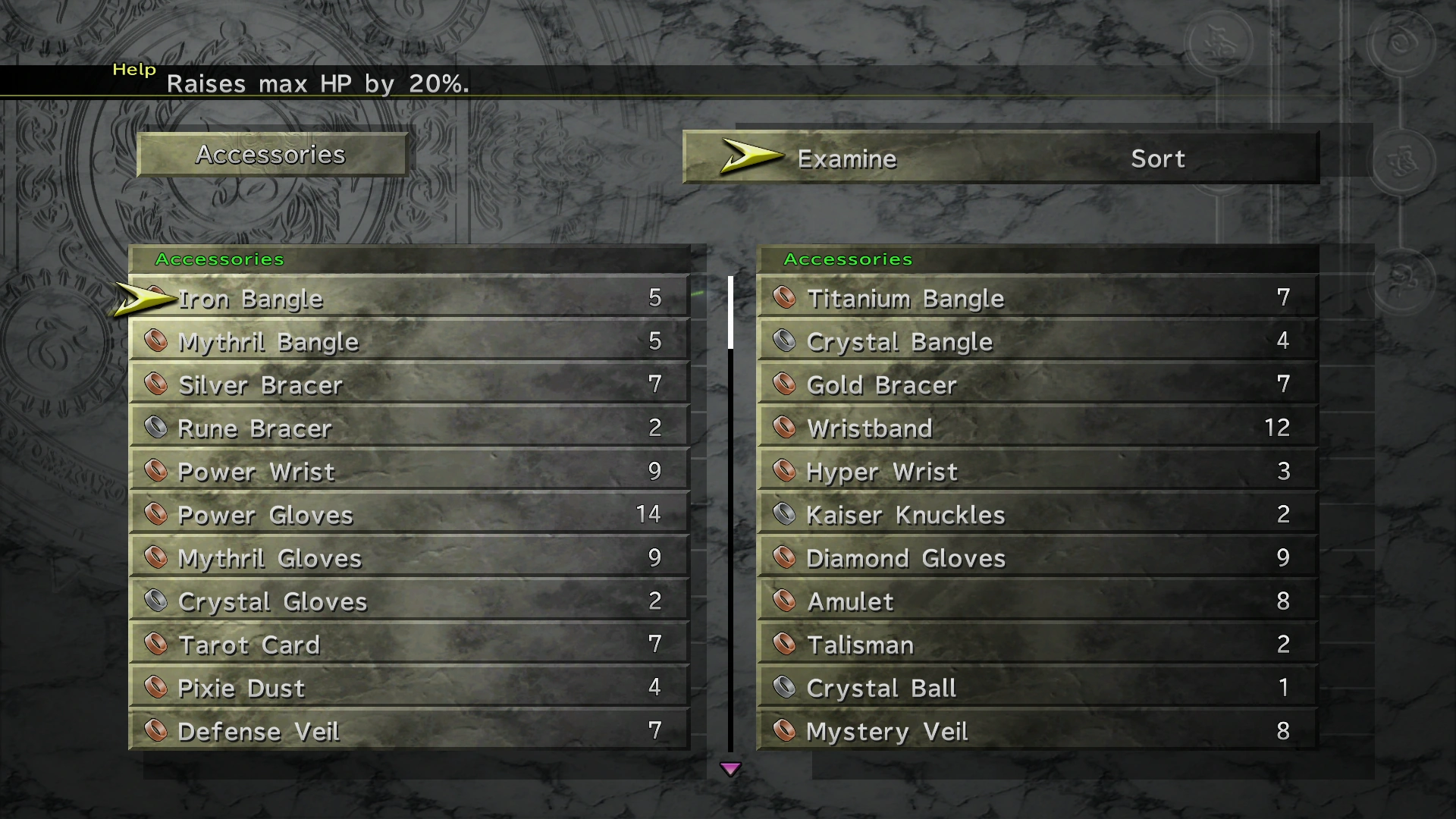Expand more items with the purple down arrow
1456x819 pixels.
(x=732, y=768)
